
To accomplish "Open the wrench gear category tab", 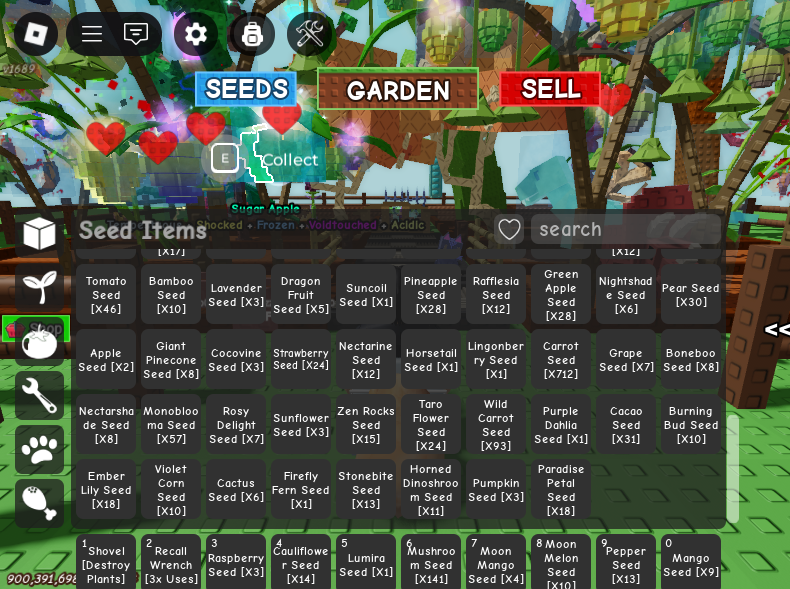I will 40,395.
